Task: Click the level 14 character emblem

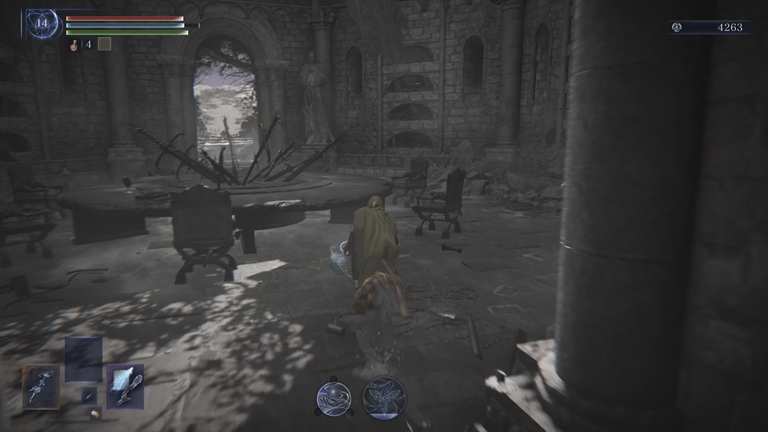Action: click(43, 23)
